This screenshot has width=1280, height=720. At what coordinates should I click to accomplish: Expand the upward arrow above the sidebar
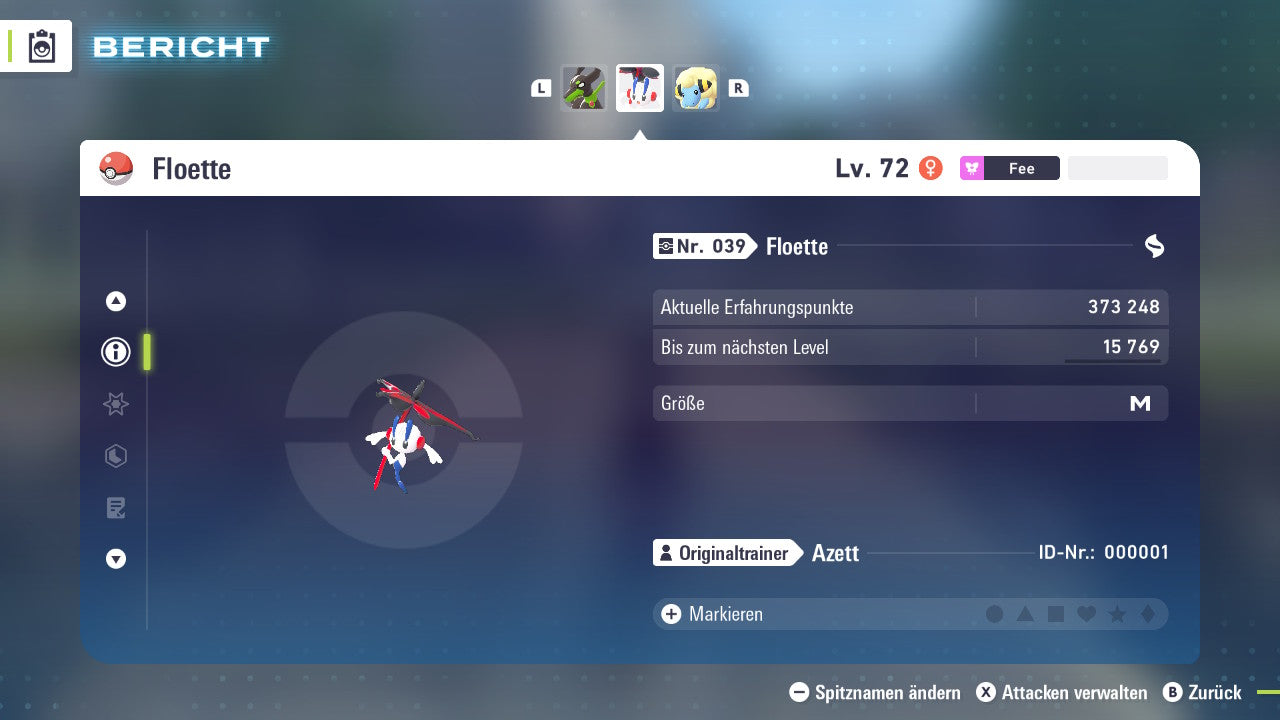pyautogui.click(x=115, y=301)
